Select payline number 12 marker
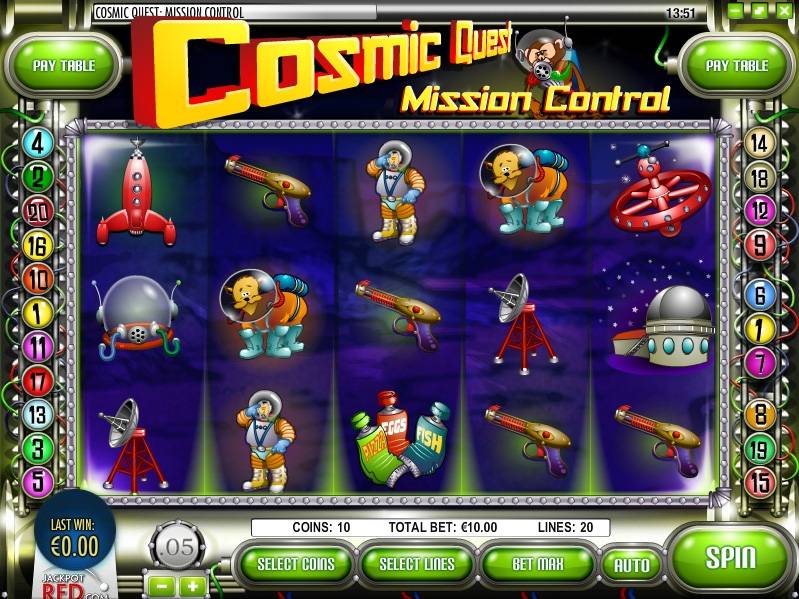Screen dimensions: 799x599 pyautogui.click(x=760, y=211)
